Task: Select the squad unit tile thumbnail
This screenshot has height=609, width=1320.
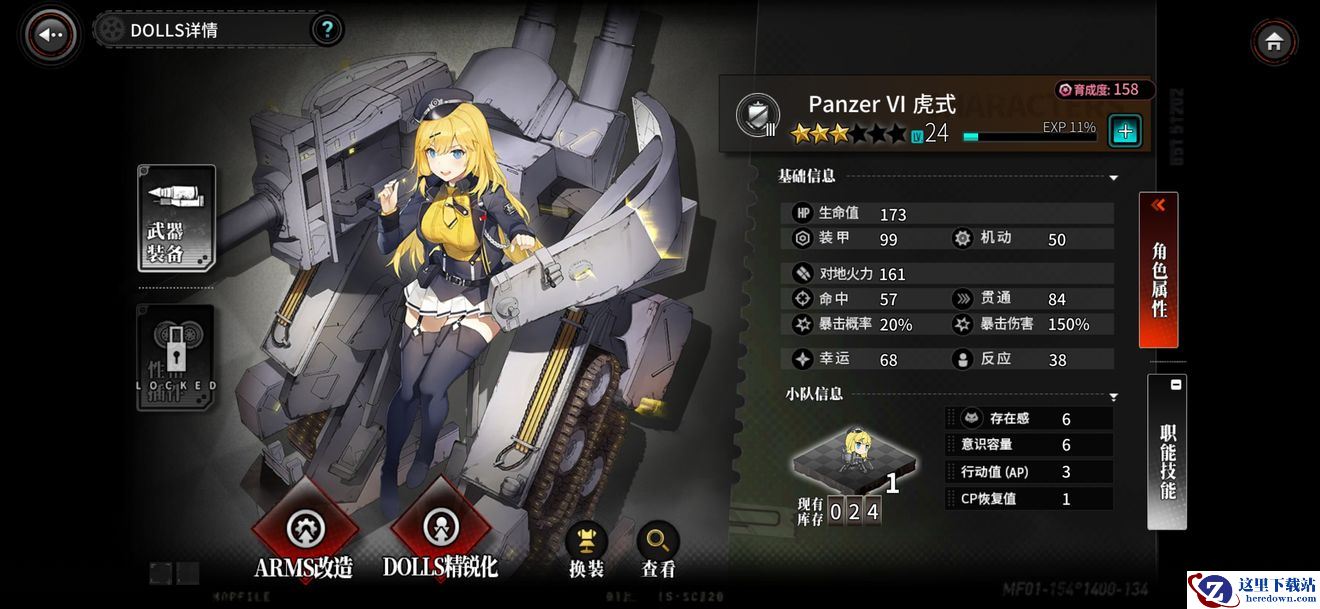Action: click(x=855, y=461)
